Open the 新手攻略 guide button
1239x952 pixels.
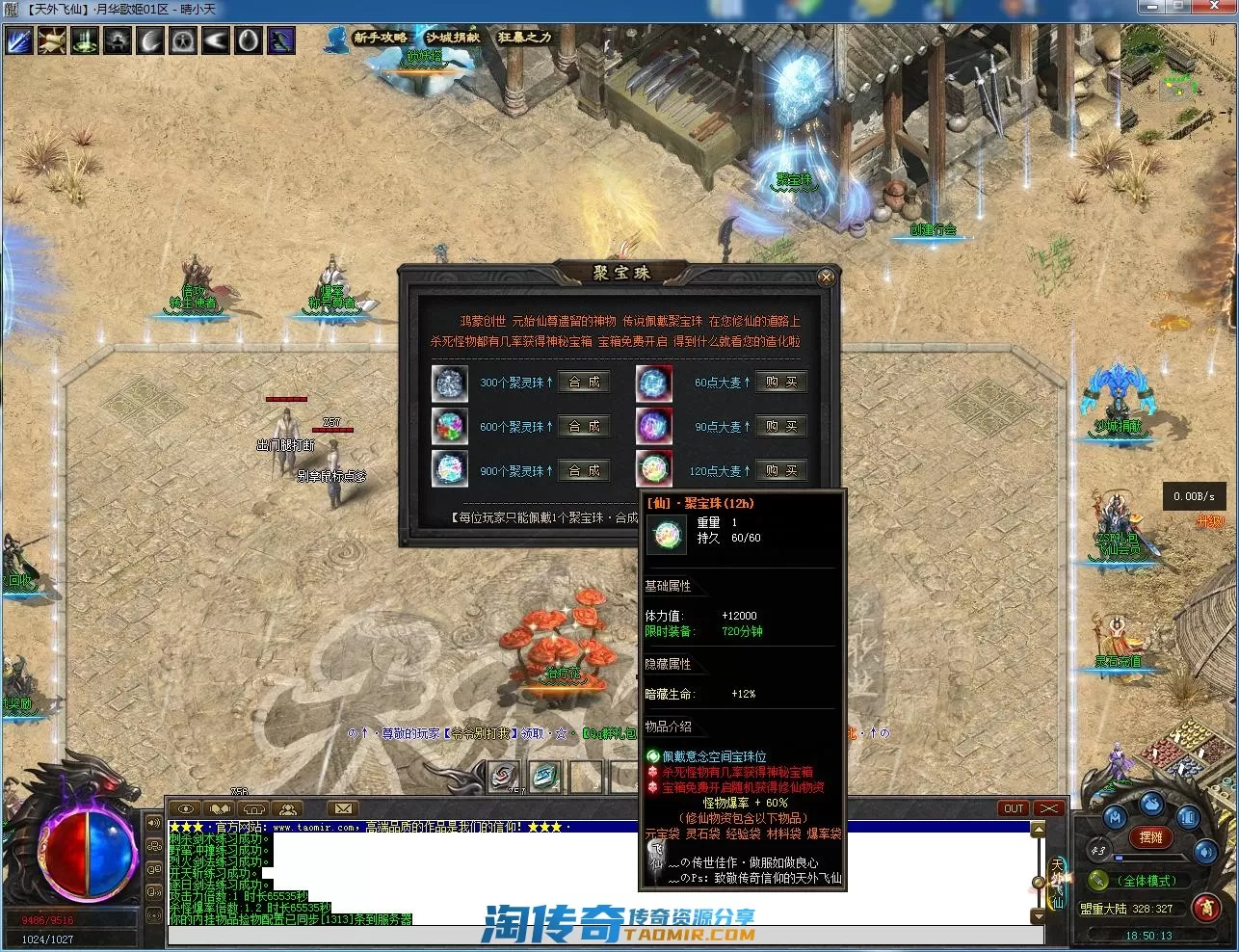(x=380, y=38)
